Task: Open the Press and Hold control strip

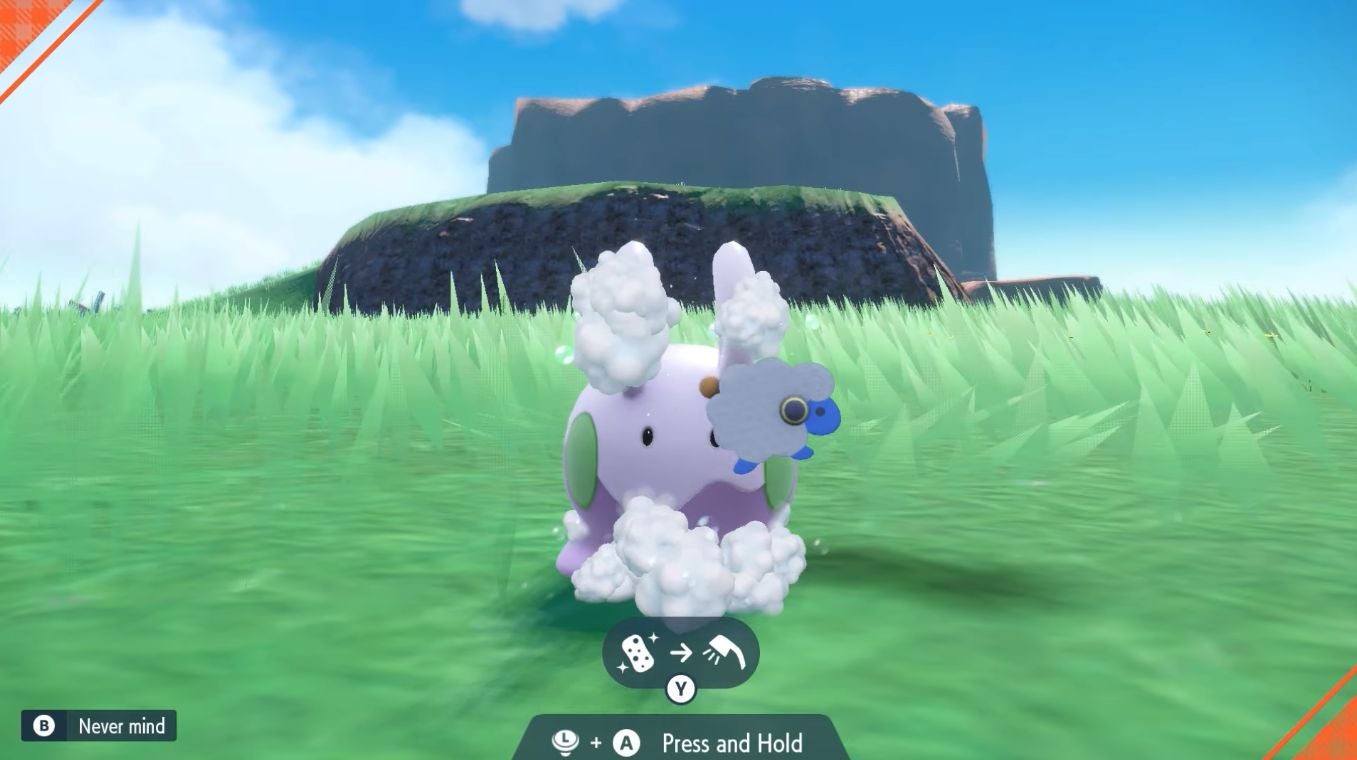Action: pos(680,744)
